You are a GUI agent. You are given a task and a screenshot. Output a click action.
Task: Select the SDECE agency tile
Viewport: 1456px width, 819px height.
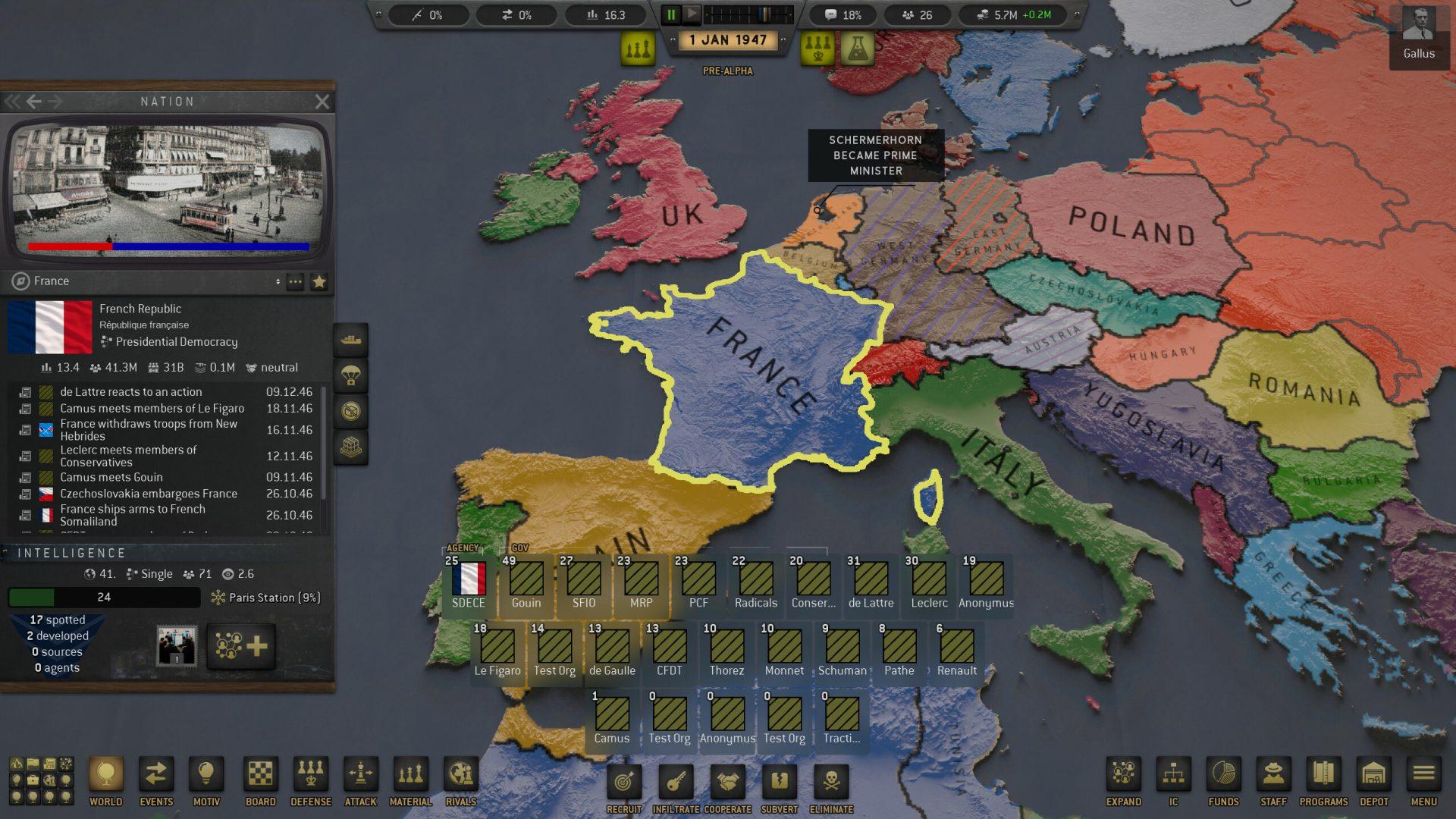pos(469,581)
